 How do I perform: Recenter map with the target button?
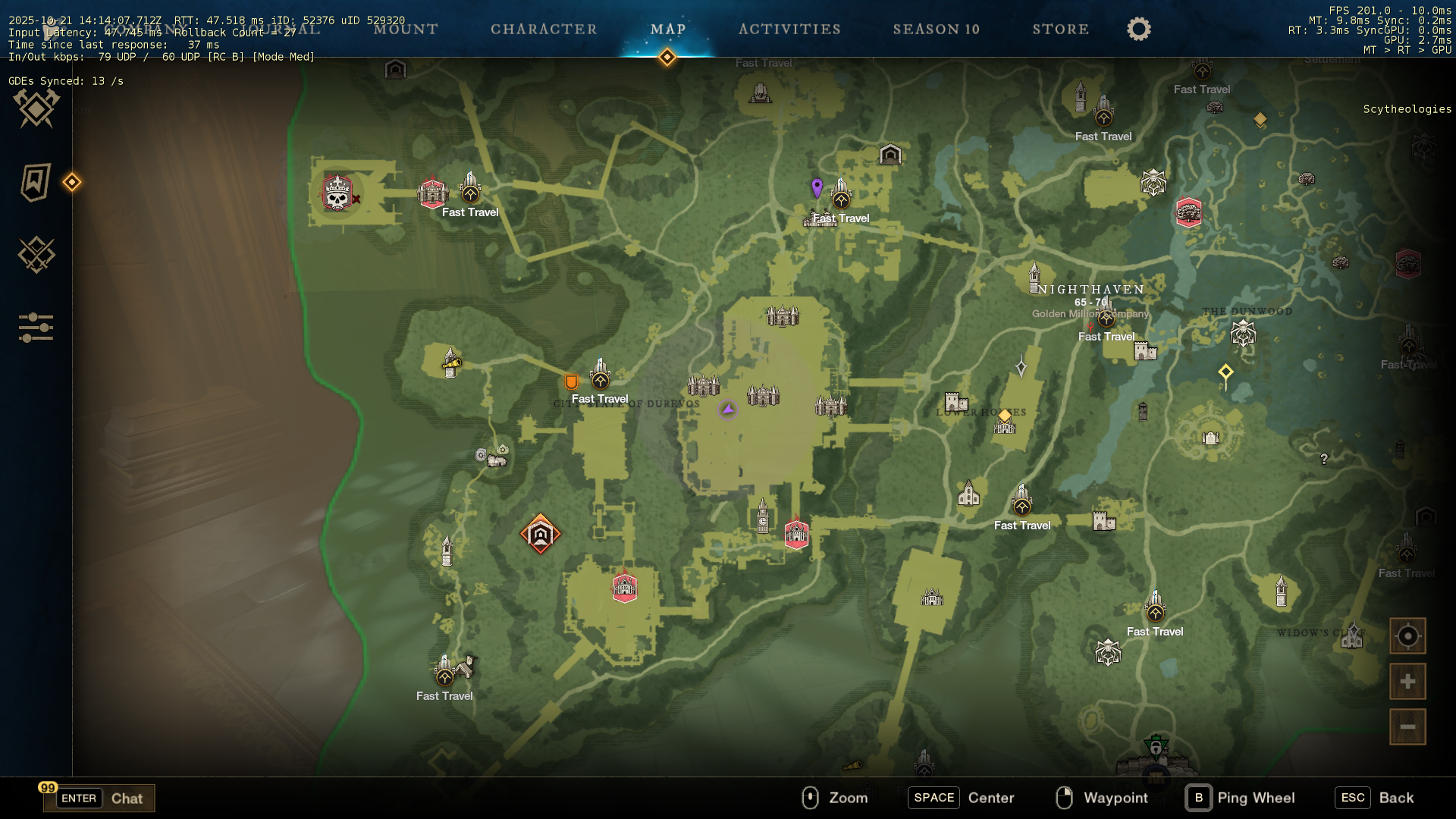tap(1407, 636)
